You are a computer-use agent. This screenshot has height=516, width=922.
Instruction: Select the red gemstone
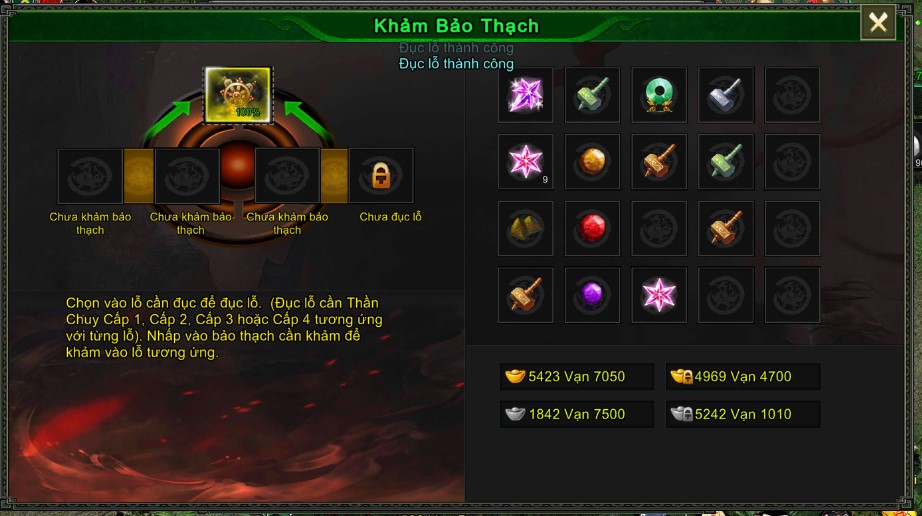coord(592,229)
